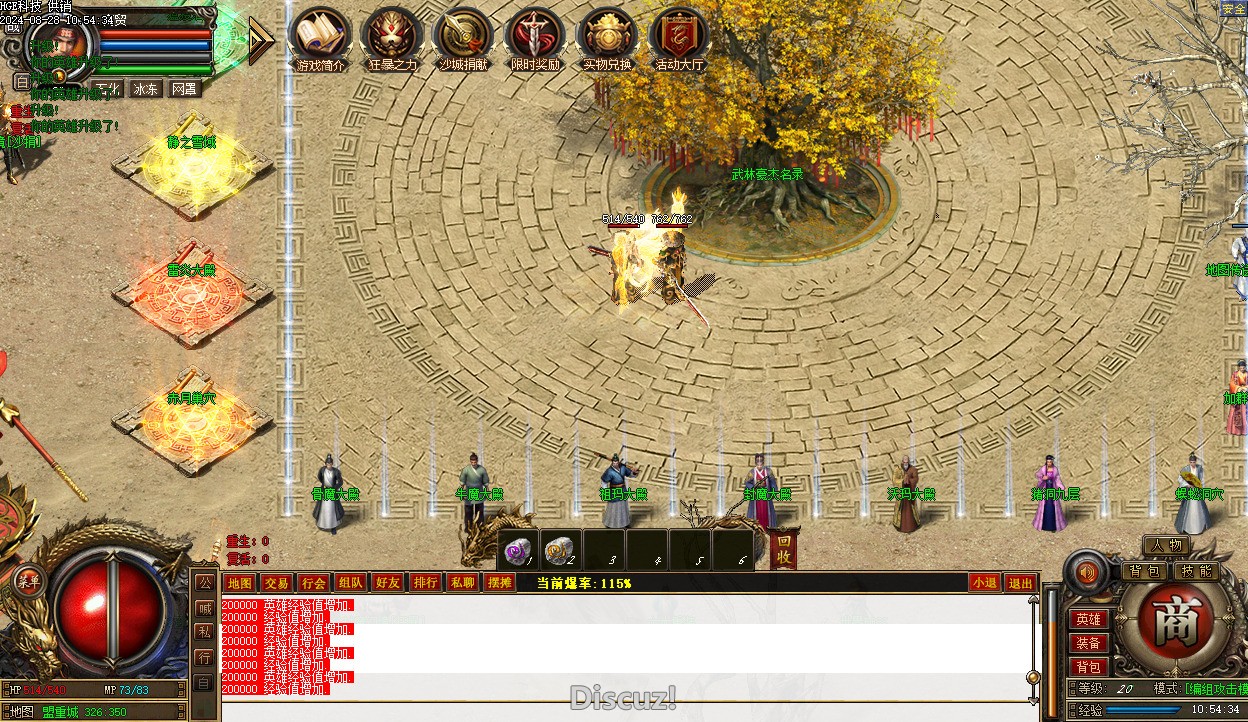
Task: Click the 回收 recycle button
Action: (785, 550)
